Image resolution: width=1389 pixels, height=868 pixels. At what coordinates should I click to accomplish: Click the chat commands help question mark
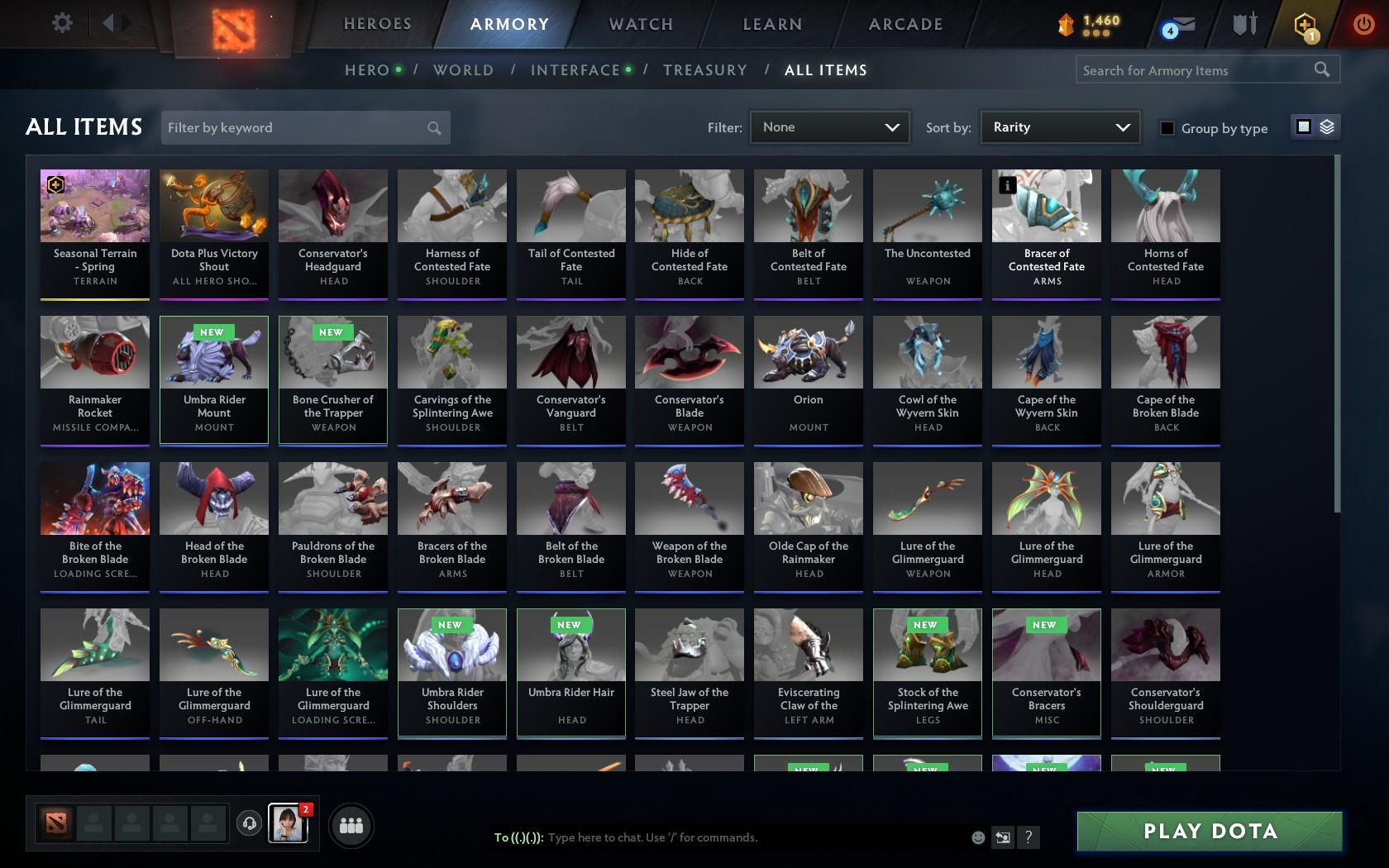(x=1027, y=837)
